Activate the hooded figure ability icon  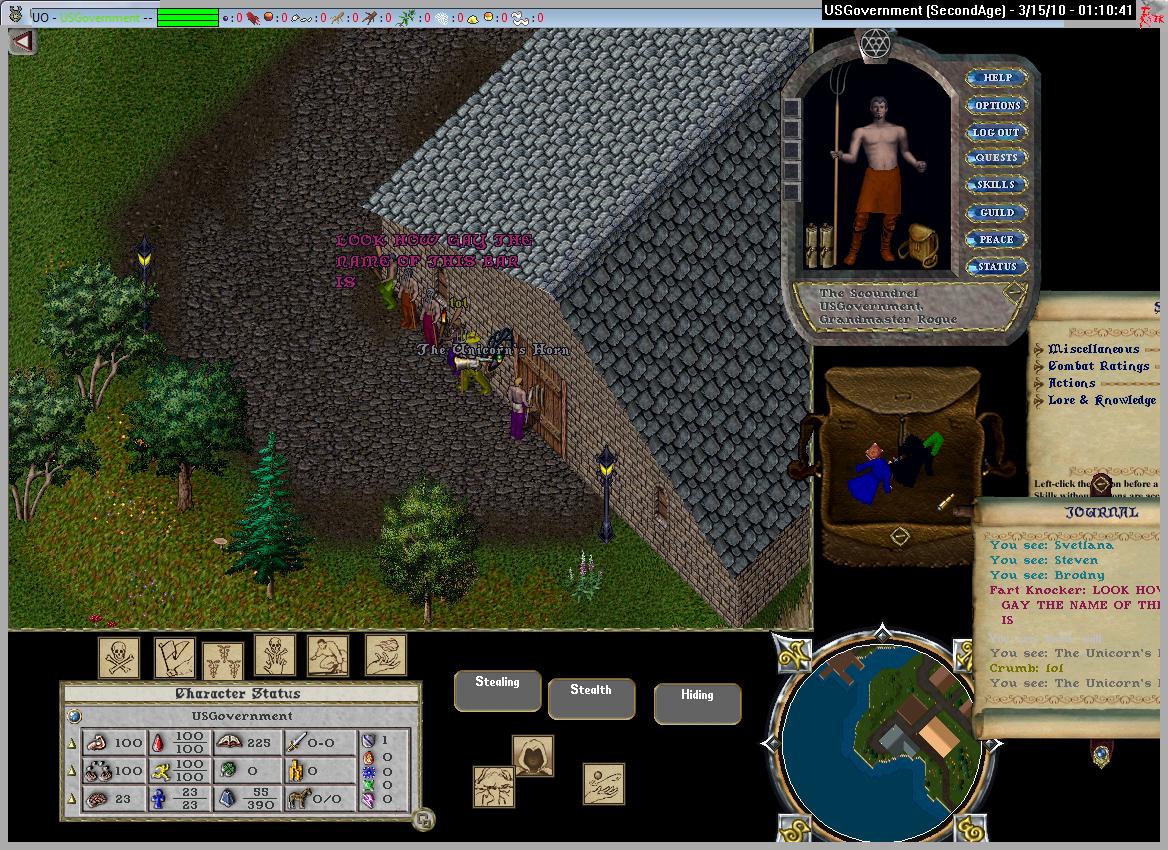pos(533,756)
